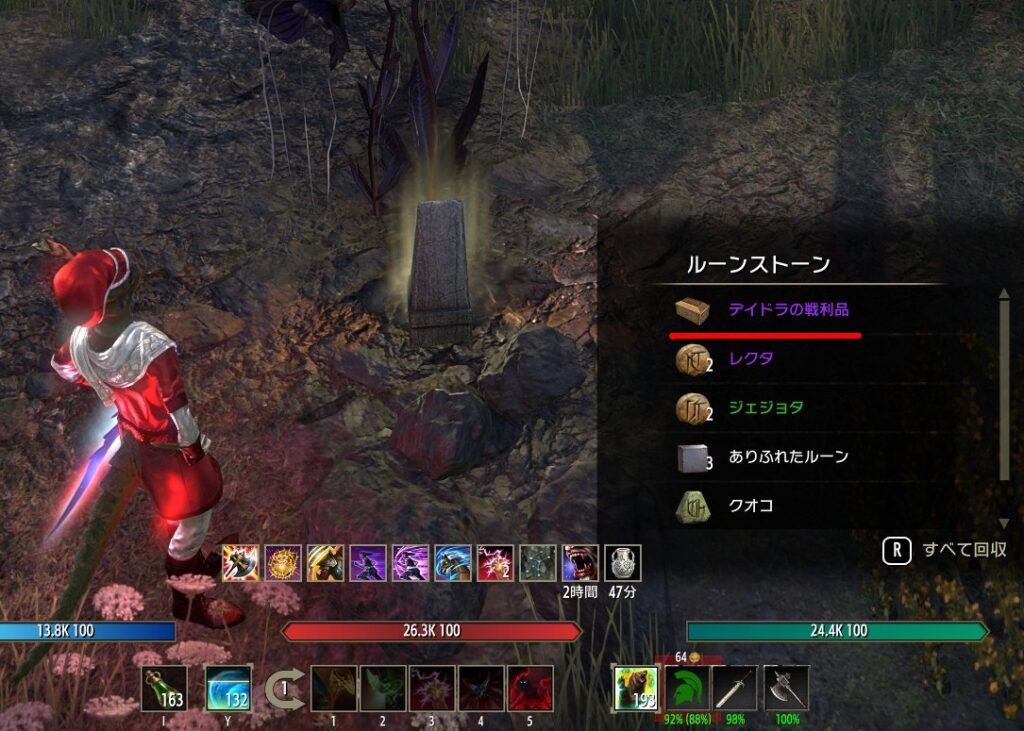The image size is (1024, 731).
Task: Activate the blue wave ability showing 132
Action: click(228, 688)
